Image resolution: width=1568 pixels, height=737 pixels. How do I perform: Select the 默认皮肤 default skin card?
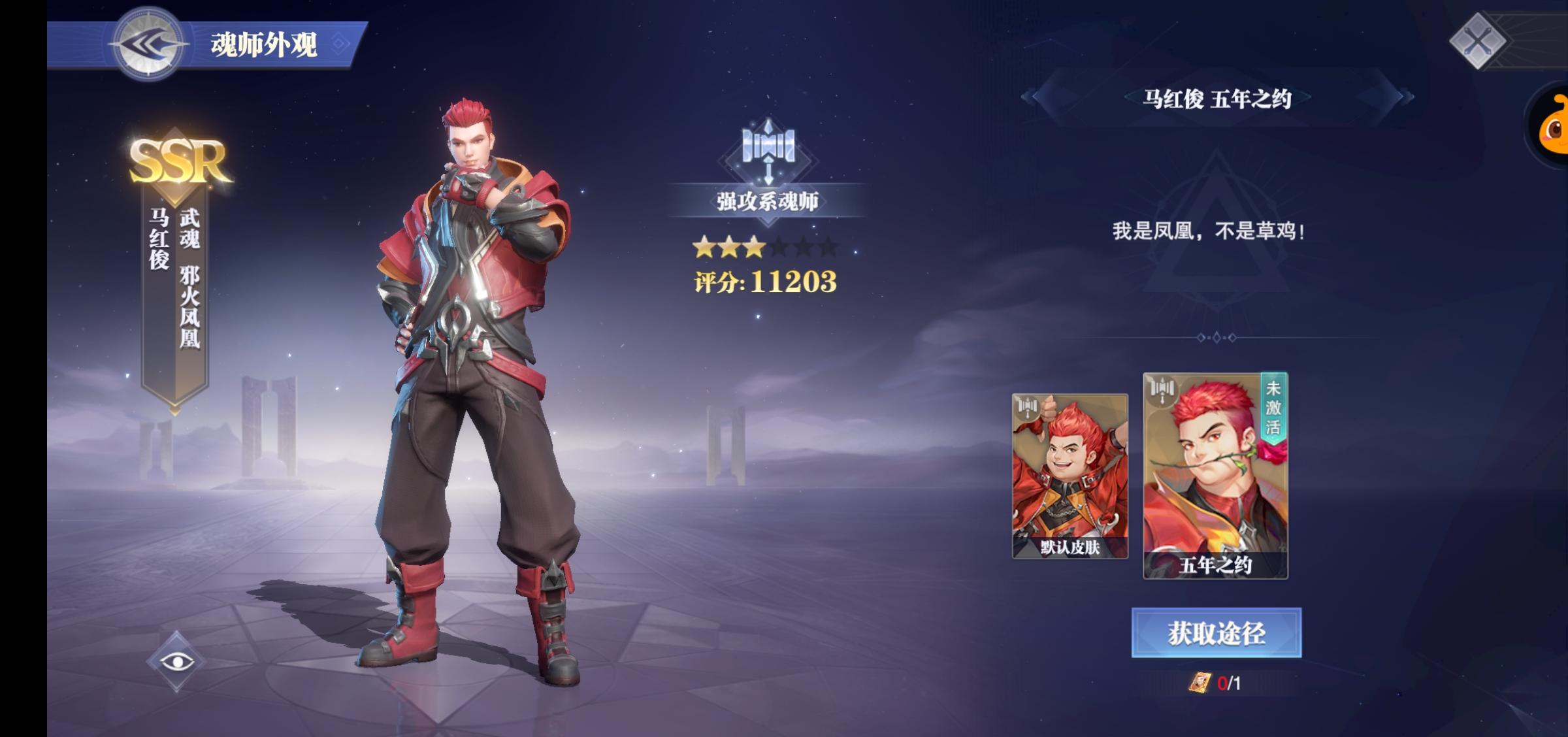tap(1070, 476)
